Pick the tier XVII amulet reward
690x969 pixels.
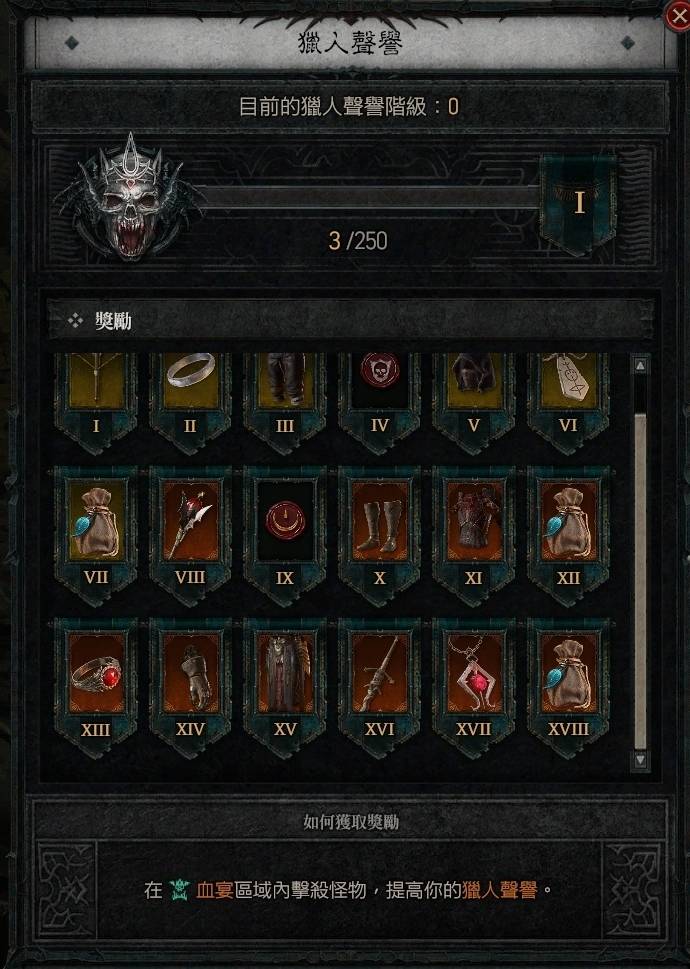[474, 673]
